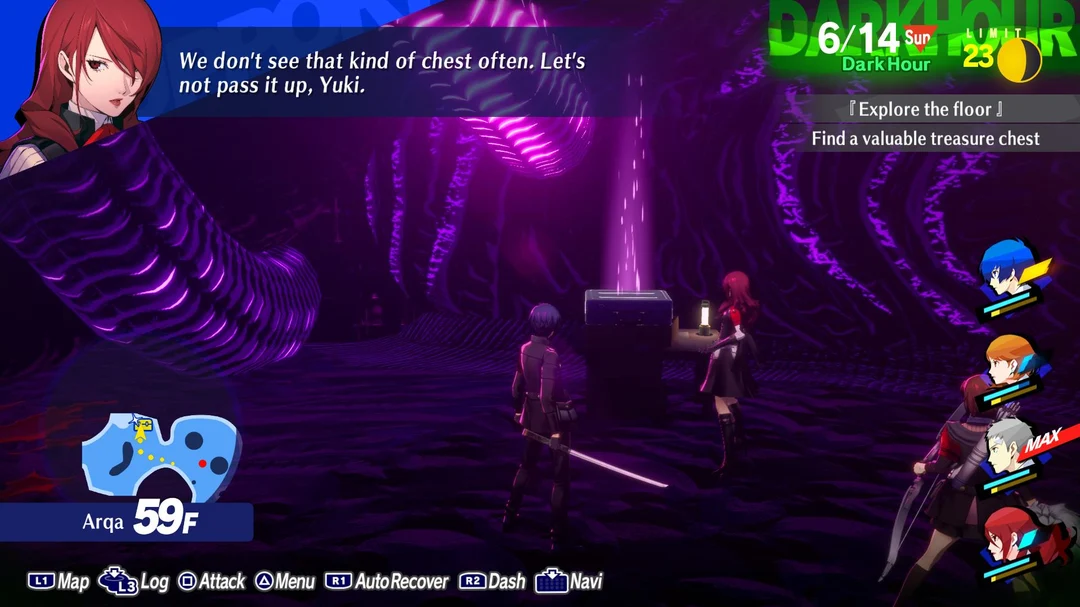Select the 'Find a valuable treasure chest' objective

925,139
